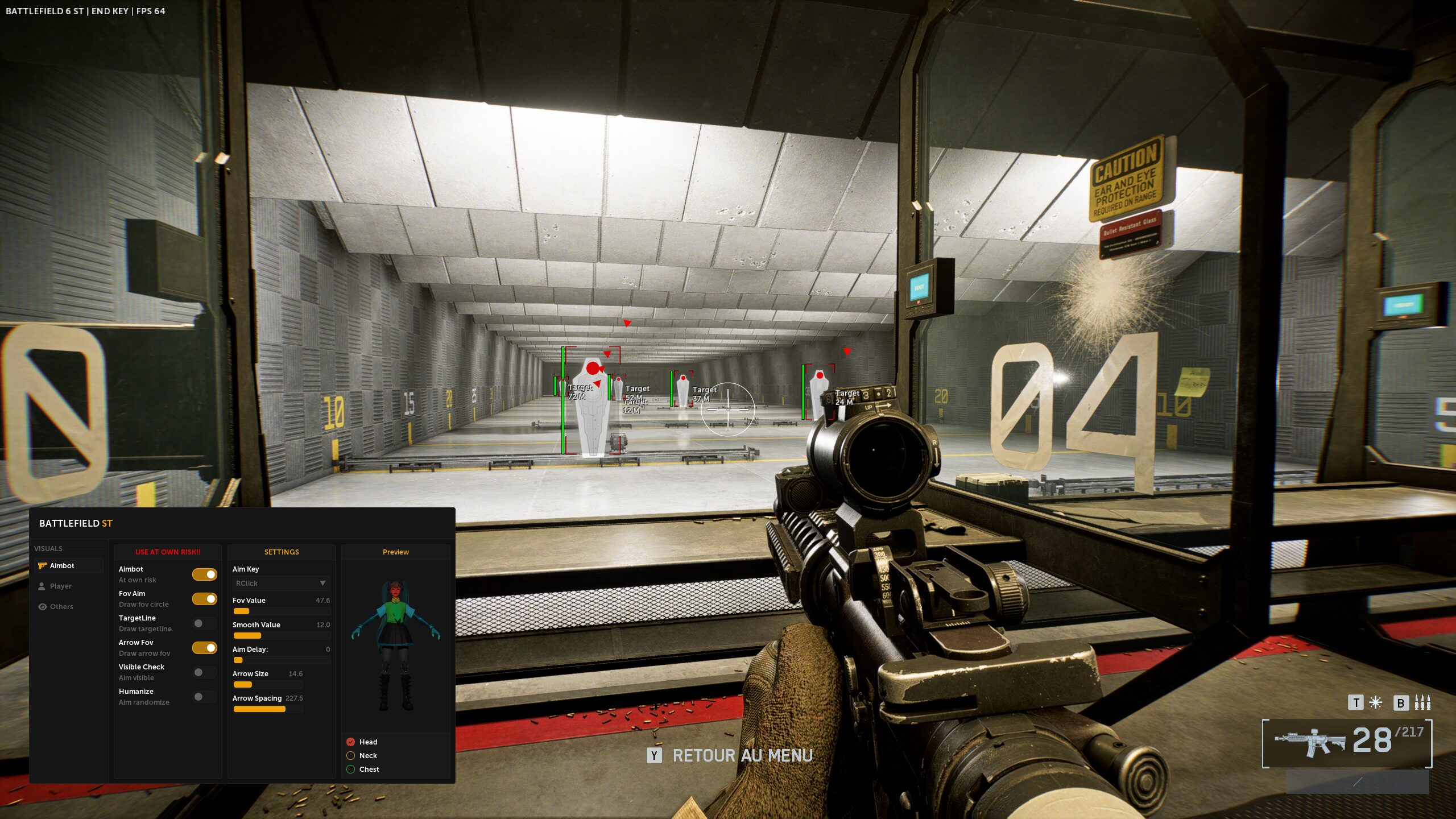Screen dimensions: 1456x819
Task: Switch on the Humanize toggle
Action: pyautogui.click(x=204, y=697)
